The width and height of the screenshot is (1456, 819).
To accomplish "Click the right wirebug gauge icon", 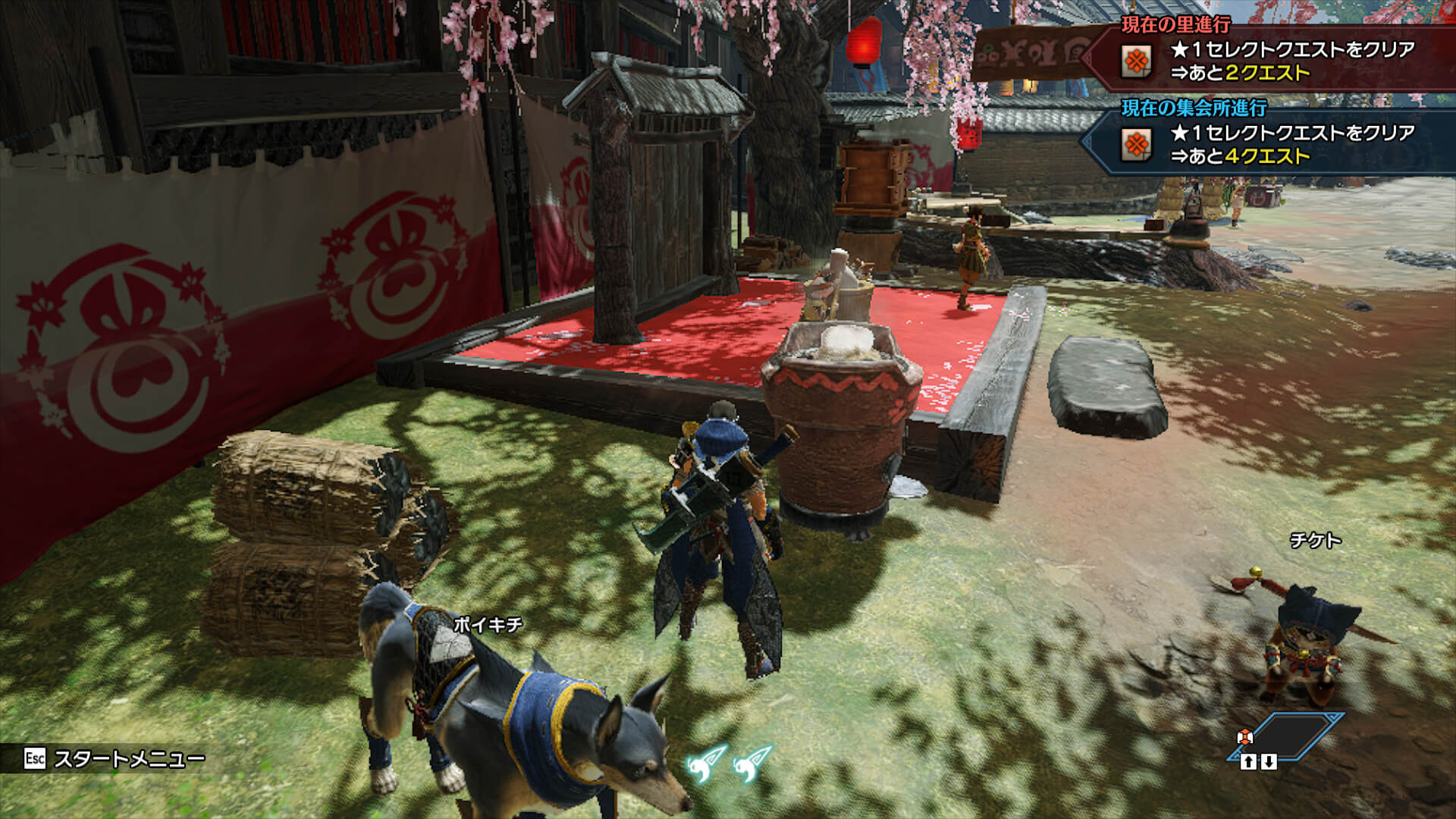I will [x=752, y=764].
